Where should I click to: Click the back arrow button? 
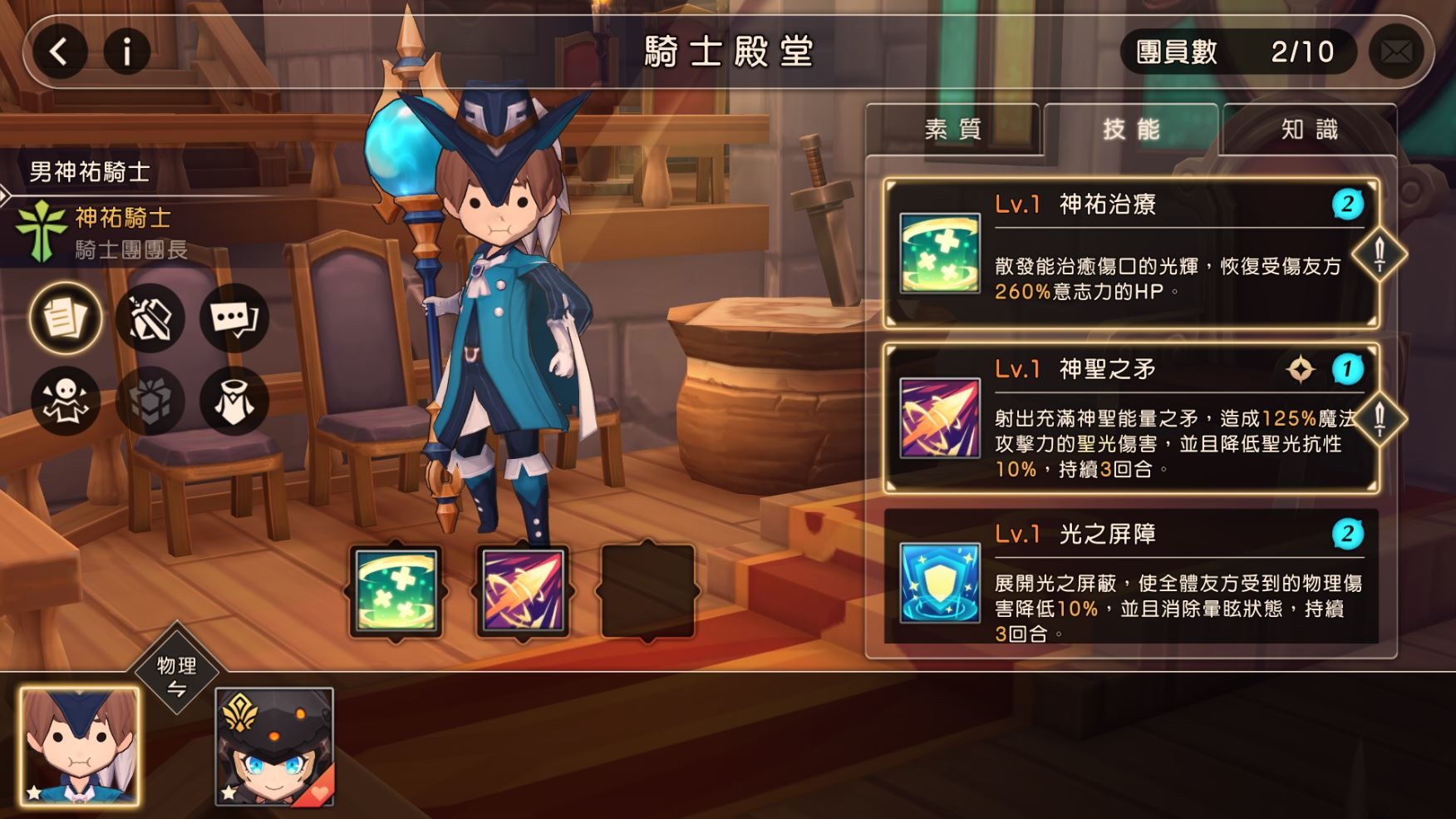pos(59,52)
